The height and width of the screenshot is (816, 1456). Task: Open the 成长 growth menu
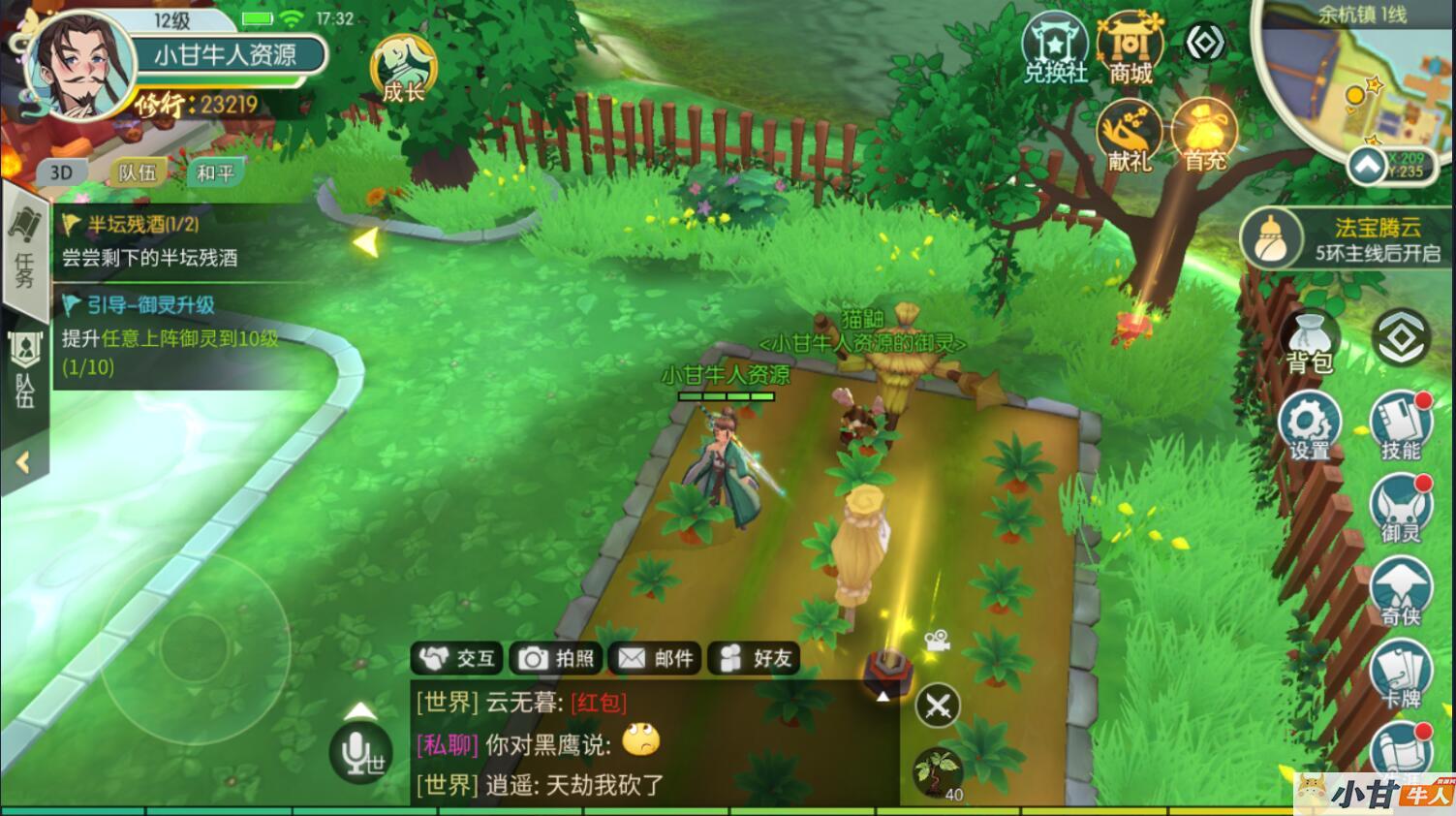404,70
